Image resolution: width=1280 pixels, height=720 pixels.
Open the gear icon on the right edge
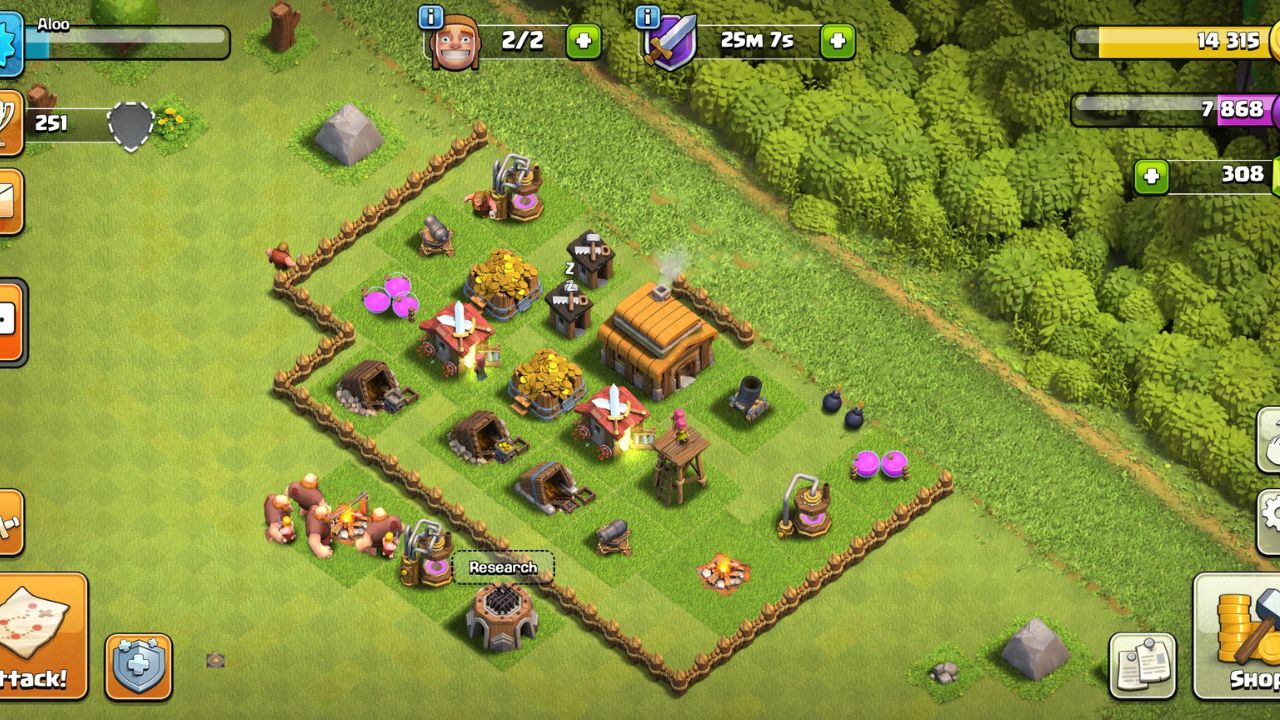1274,513
